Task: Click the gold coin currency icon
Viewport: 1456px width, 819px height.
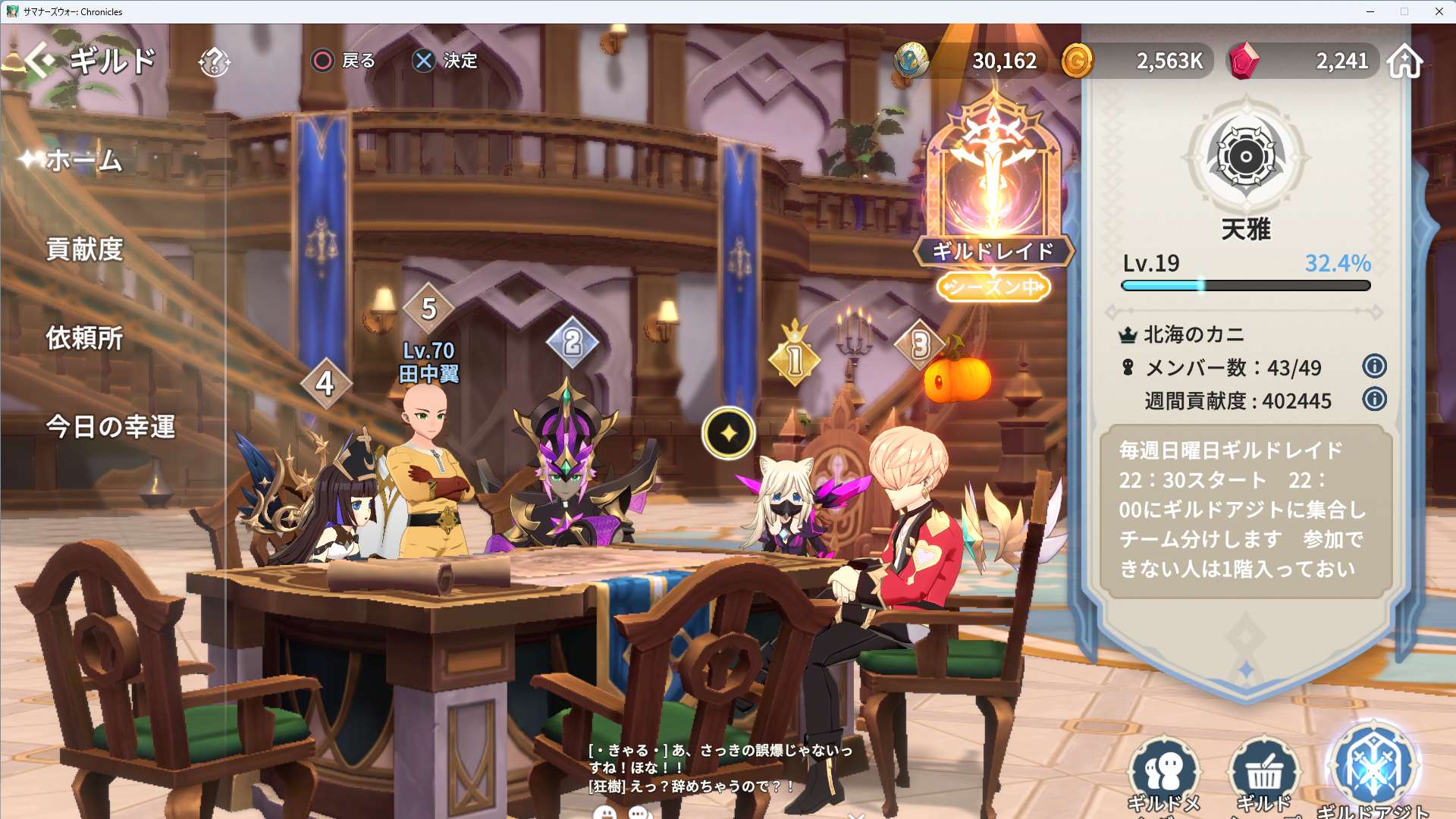Action: (x=1077, y=61)
